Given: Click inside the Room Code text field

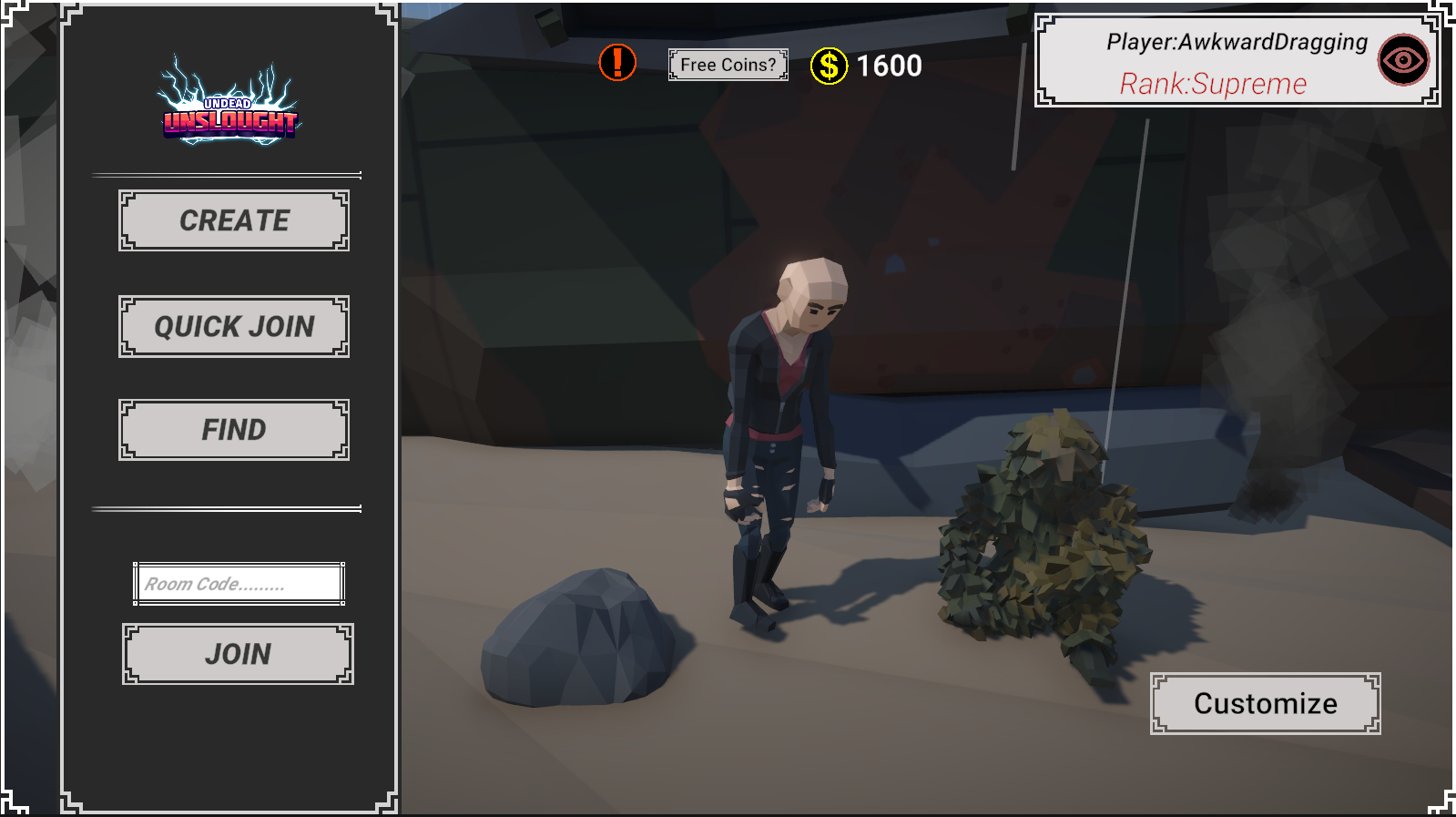Looking at the screenshot, I should (238, 582).
